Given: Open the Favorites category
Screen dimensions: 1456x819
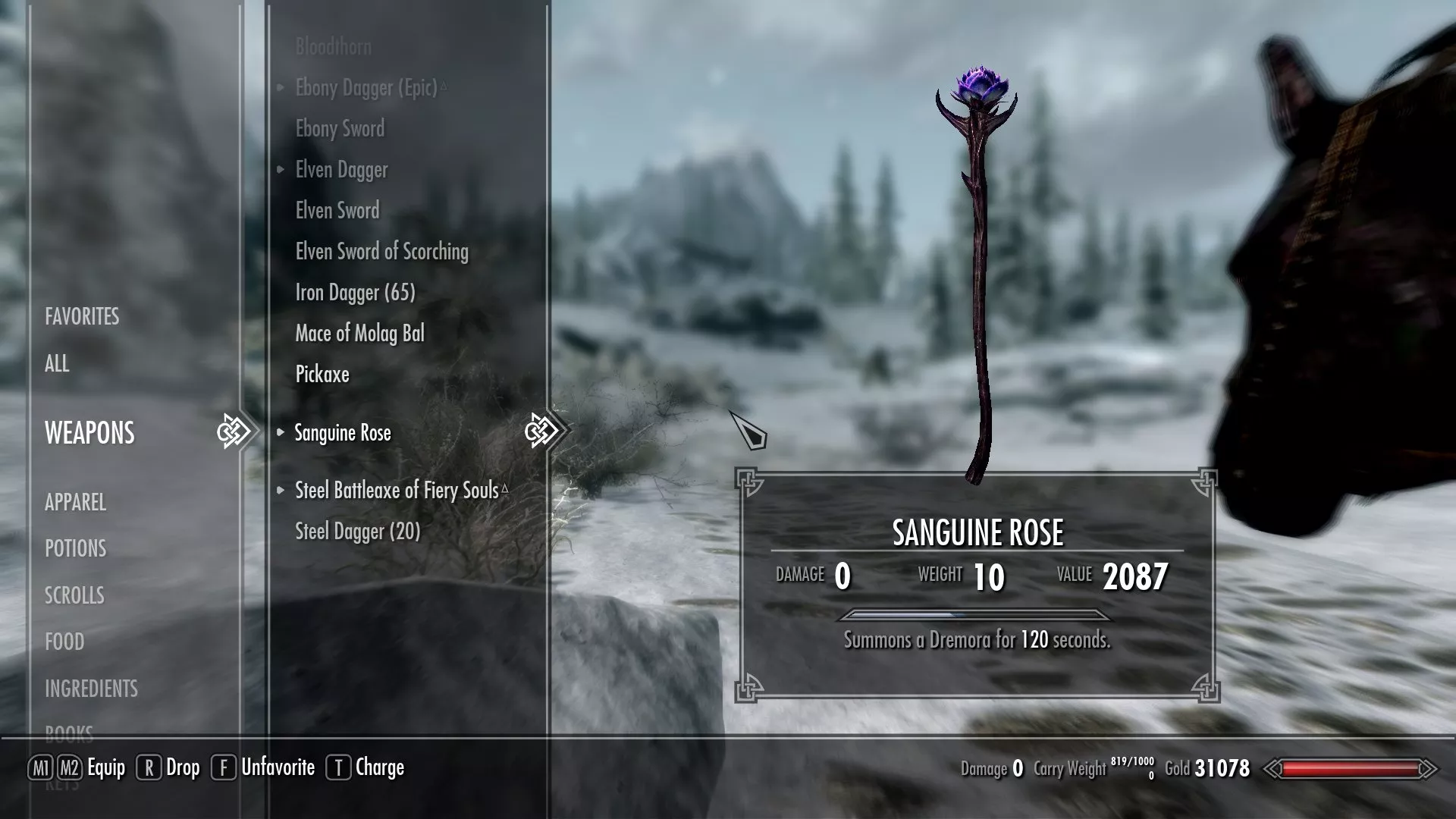Looking at the screenshot, I should click(x=82, y=316).
